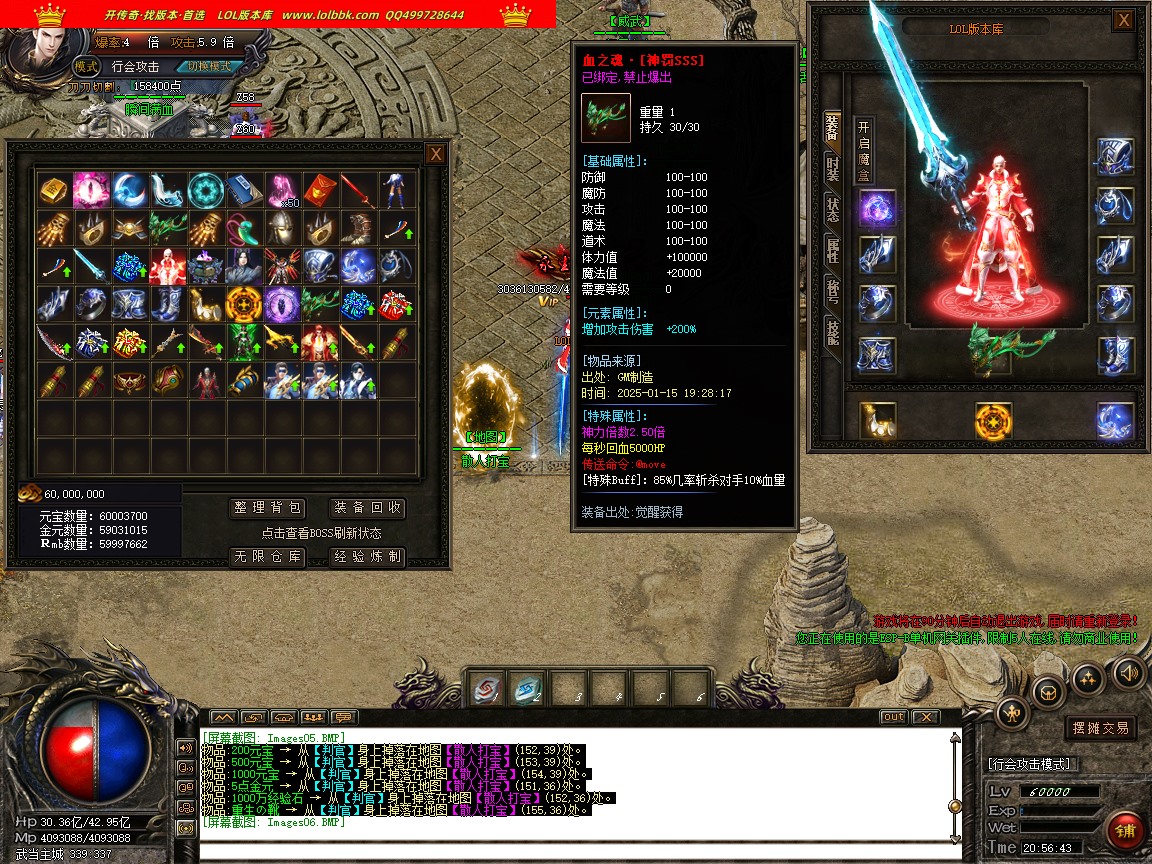This screenshot has height=864, width=1152.
Task: Activate the first hotbar skill
Action: click(488, 689)
